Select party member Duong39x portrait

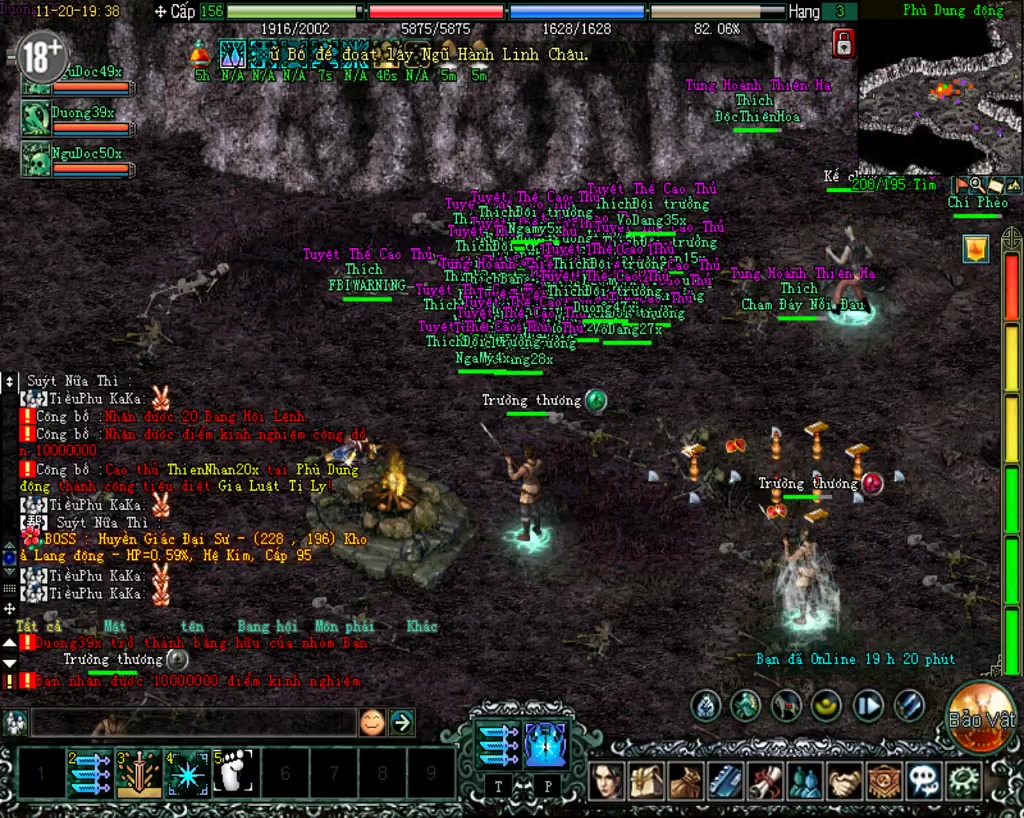(x=37, y=118)
